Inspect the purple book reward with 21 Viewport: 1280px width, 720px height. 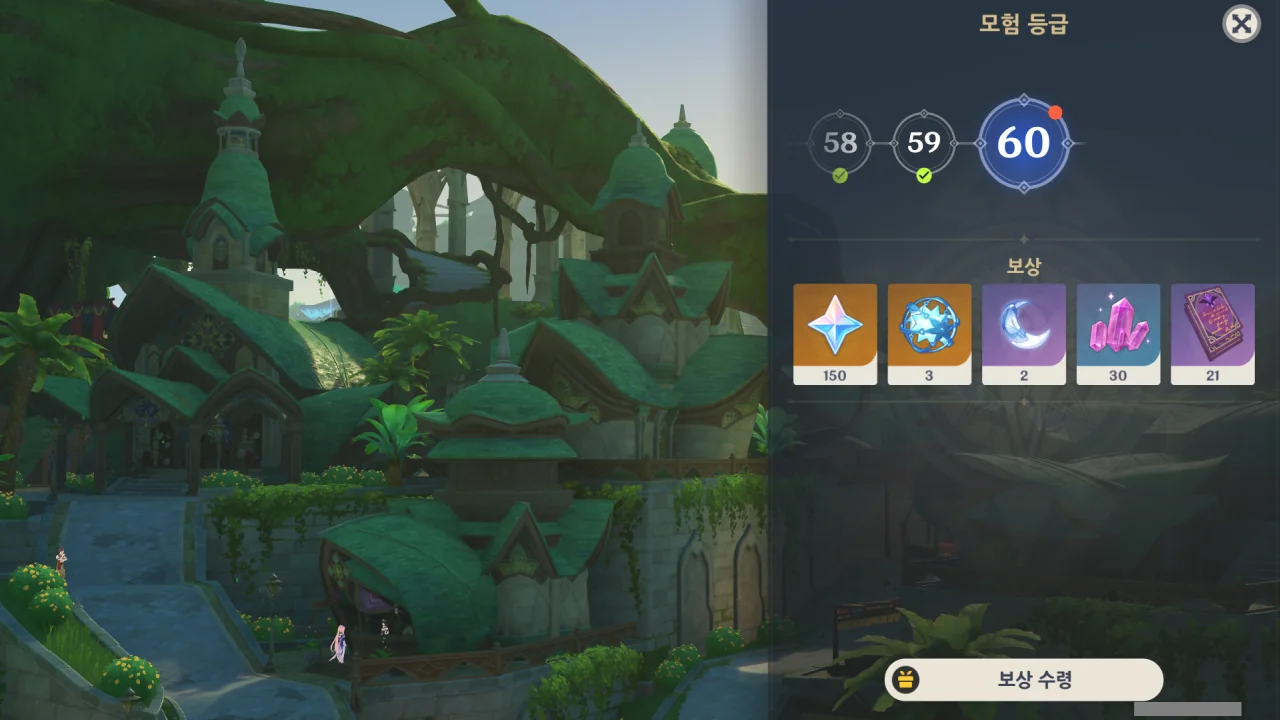[x=1212, y=333]
